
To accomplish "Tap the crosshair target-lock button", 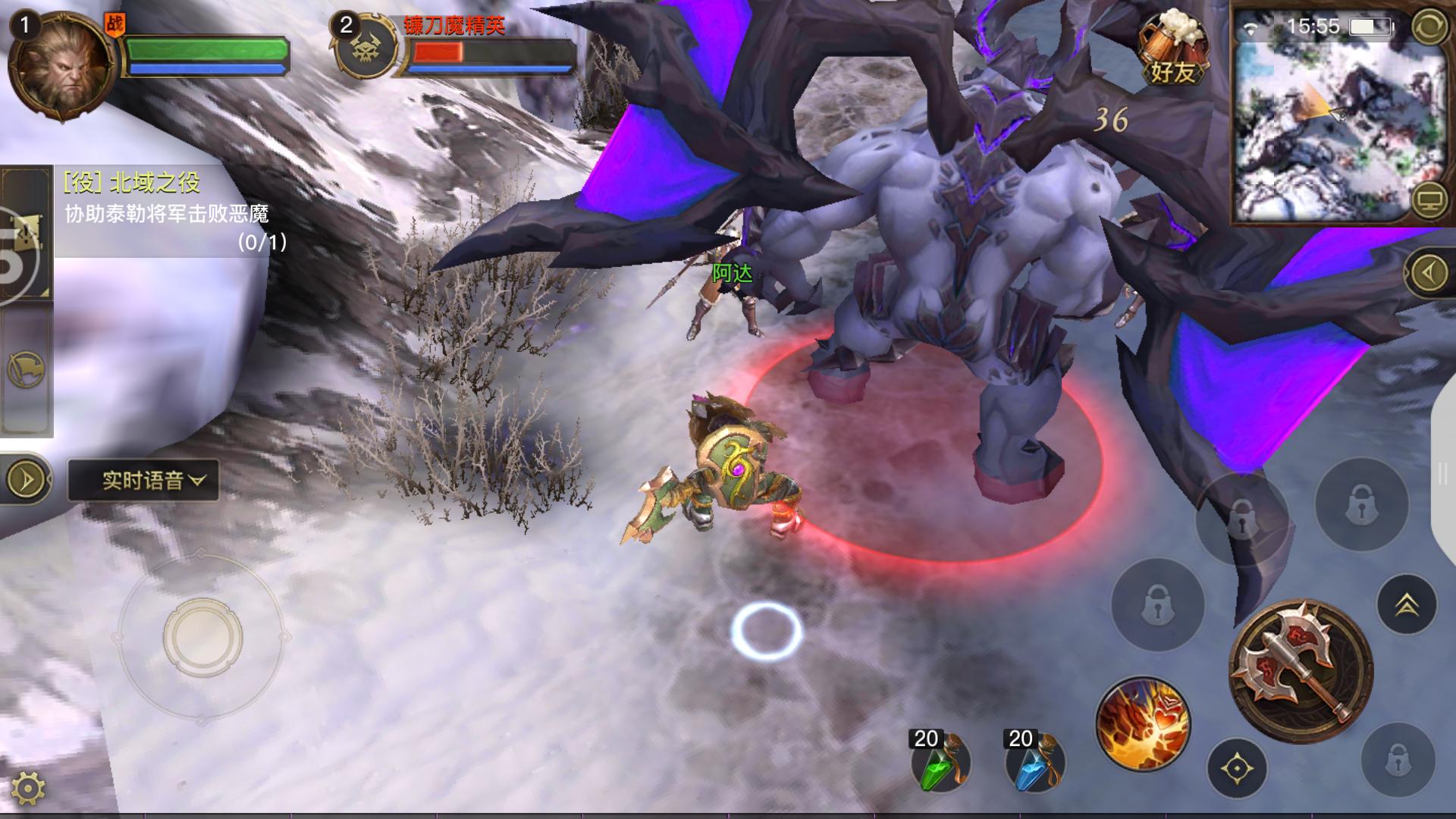I will click(1236, 769).
